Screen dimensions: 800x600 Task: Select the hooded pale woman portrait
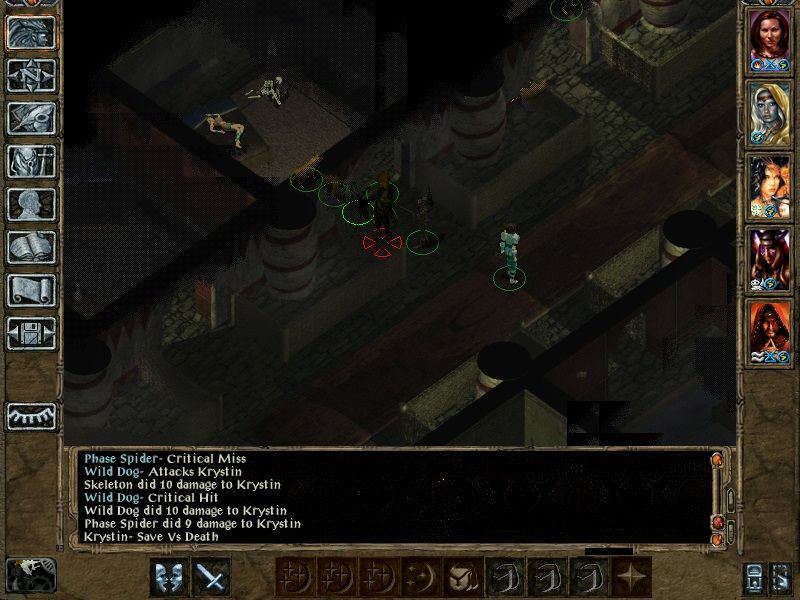(x=770, y=112)
